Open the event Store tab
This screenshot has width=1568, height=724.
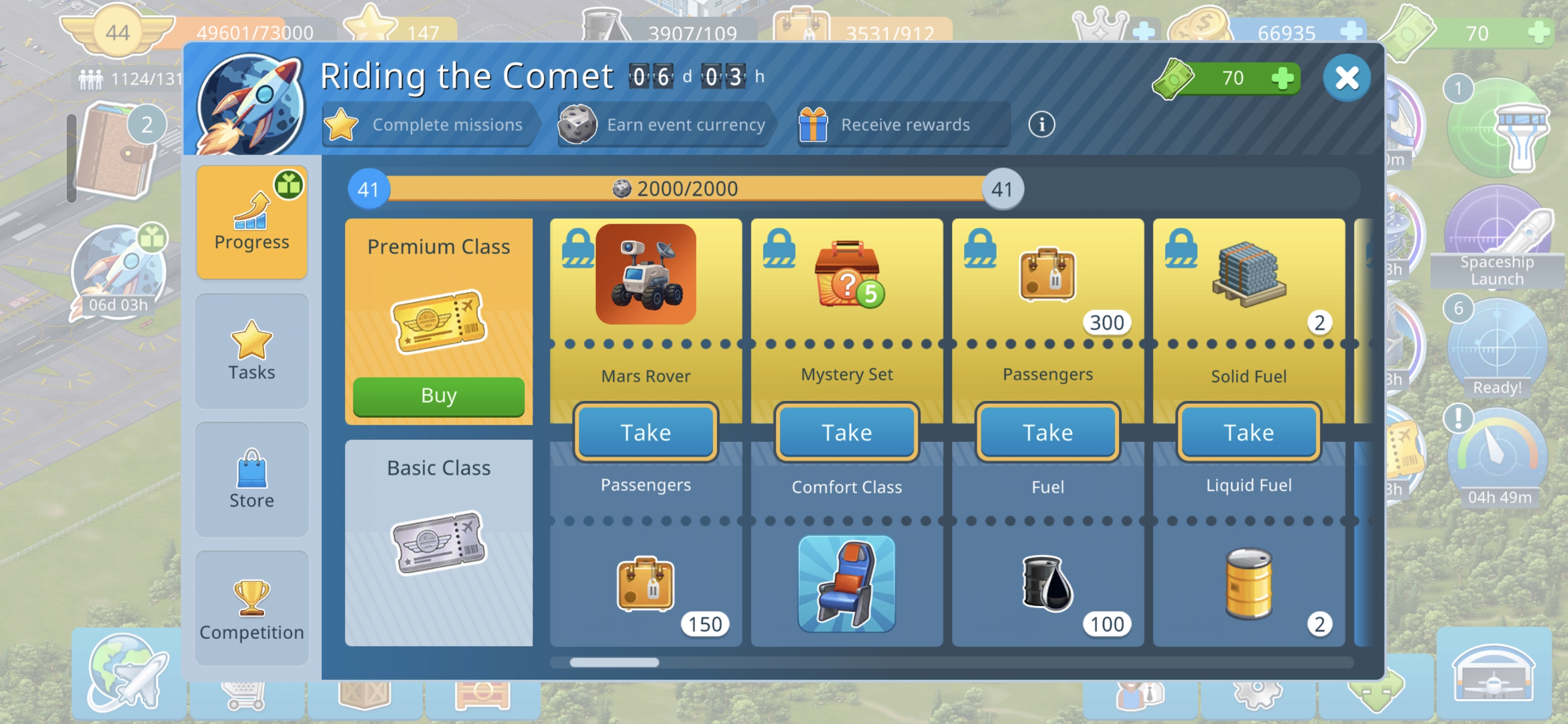tap(251, 479)
